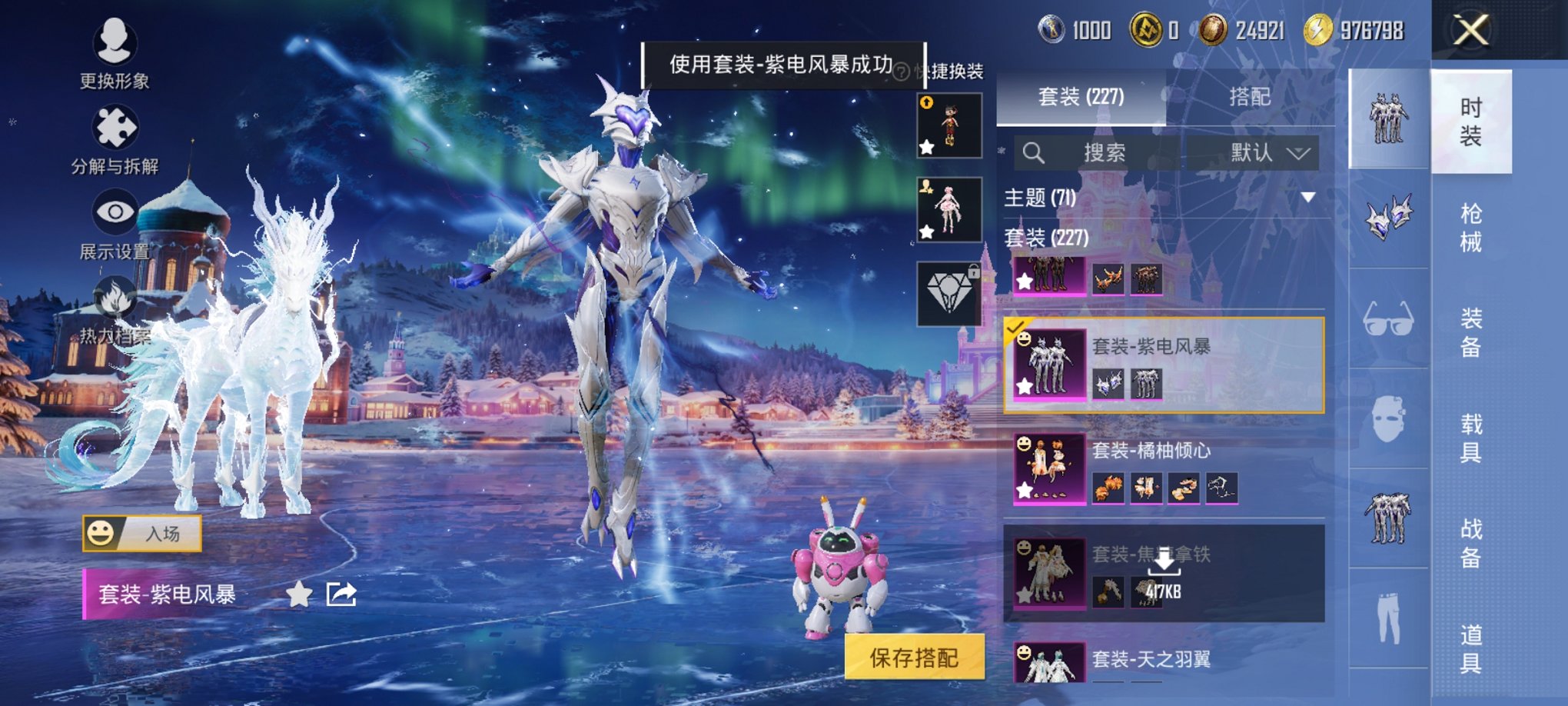Open 展示设置 via the eye icon
The height and width of the screenshot is (706, 1568).
pyautogui.click(x=114, y=211)
